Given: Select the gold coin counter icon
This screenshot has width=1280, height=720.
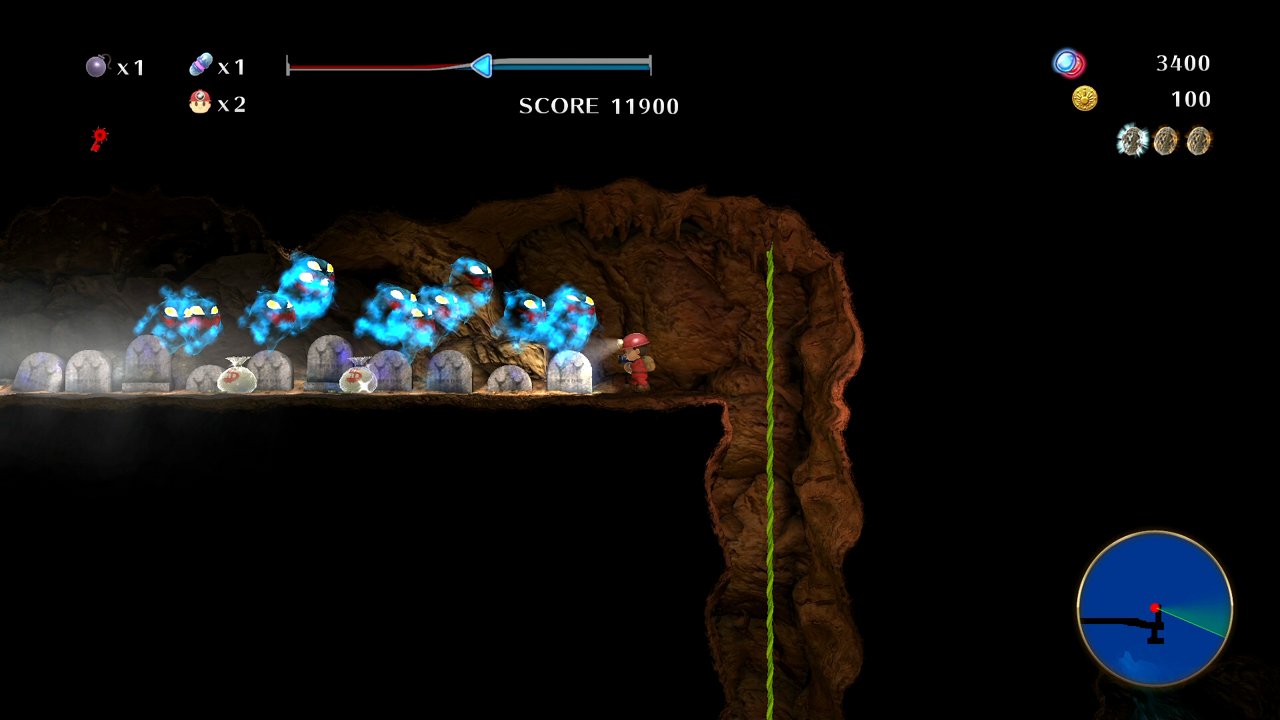Looking at the screenshot, I should [x=1083, y=98].
